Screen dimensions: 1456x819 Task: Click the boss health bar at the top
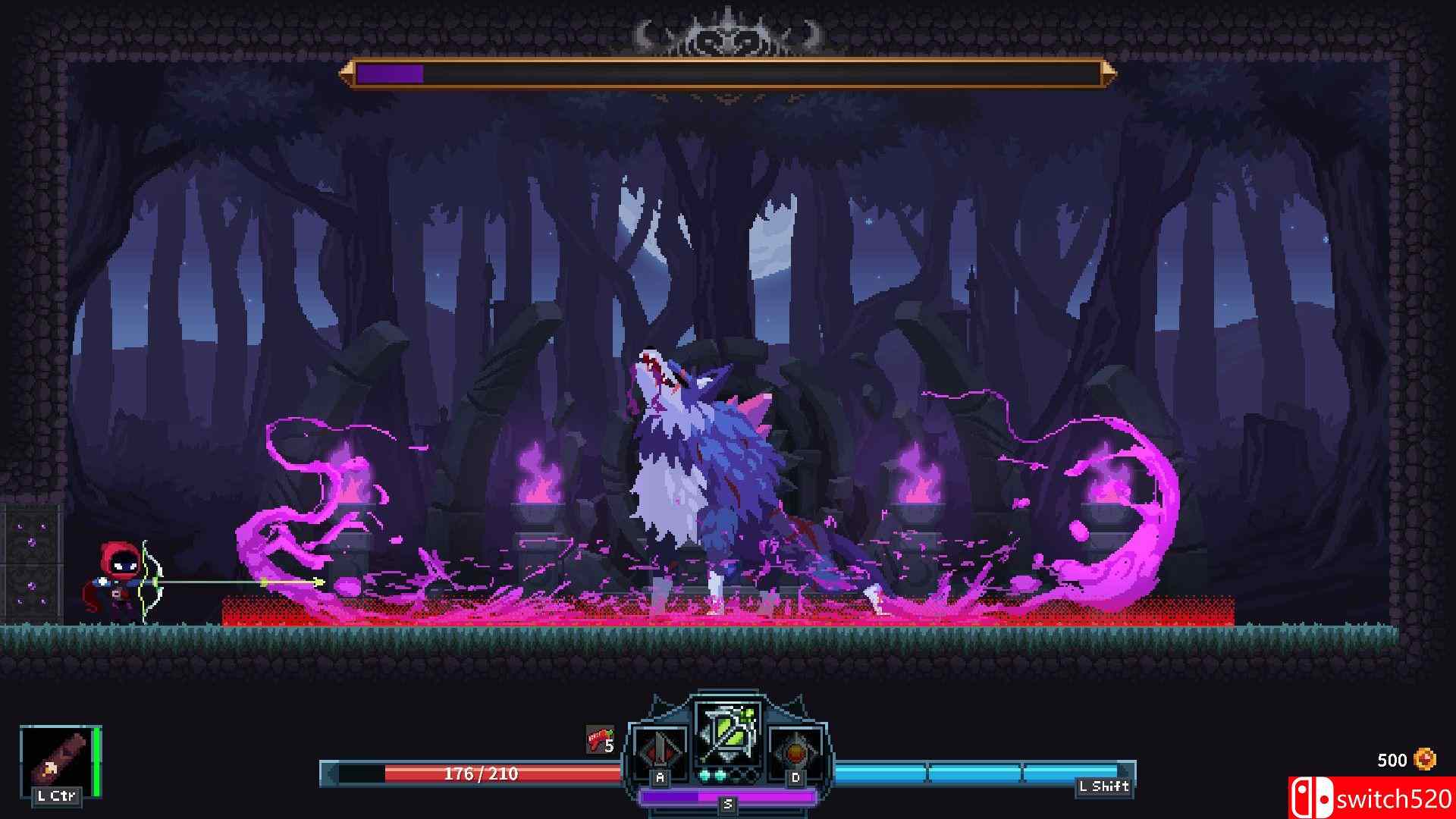coord(728,74)
